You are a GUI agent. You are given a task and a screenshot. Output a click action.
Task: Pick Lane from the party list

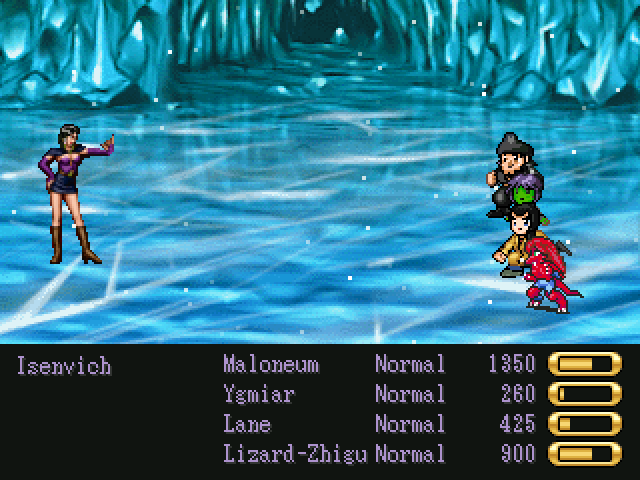click(246, 425)
